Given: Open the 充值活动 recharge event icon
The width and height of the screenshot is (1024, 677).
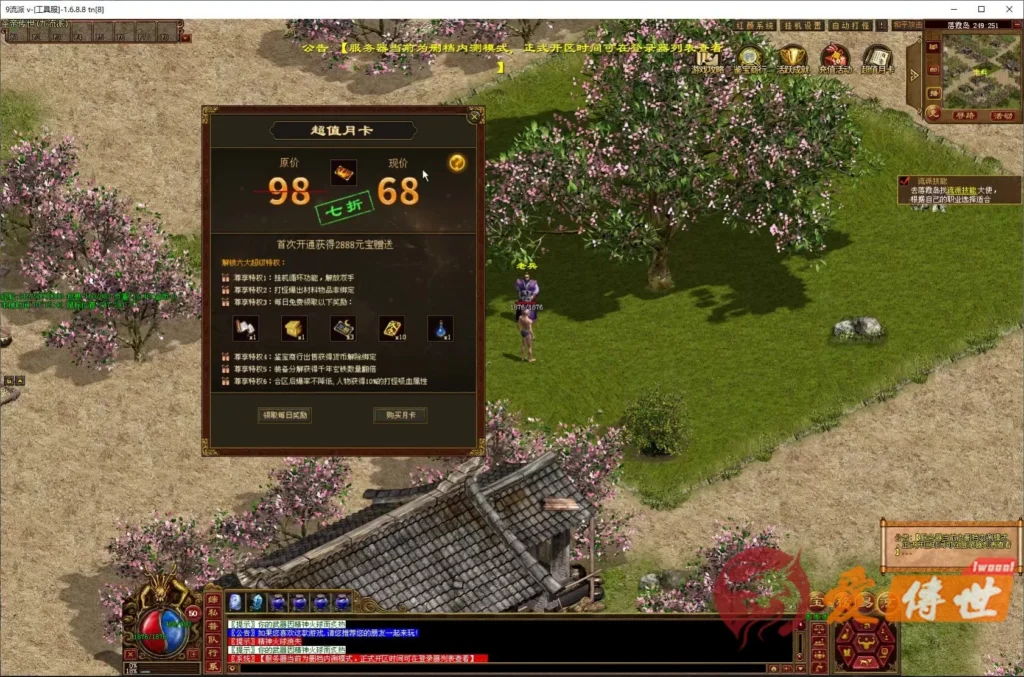Looking at the screenshot, I should [x=835, y=58].
